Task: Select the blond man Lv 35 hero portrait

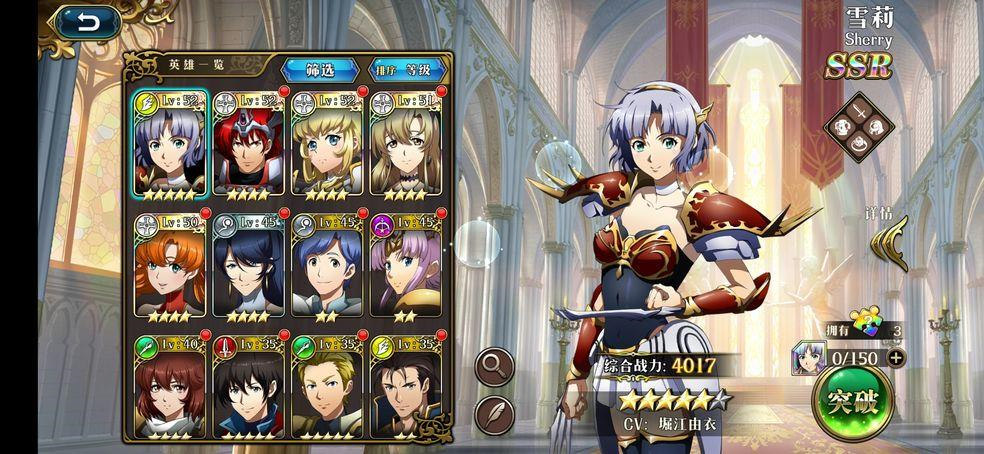Action: point(327,387)
